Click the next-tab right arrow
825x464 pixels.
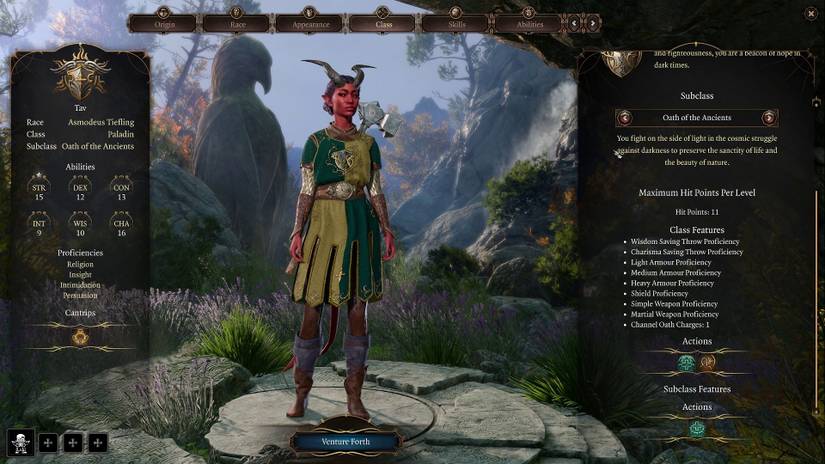[x=593, y=22]
